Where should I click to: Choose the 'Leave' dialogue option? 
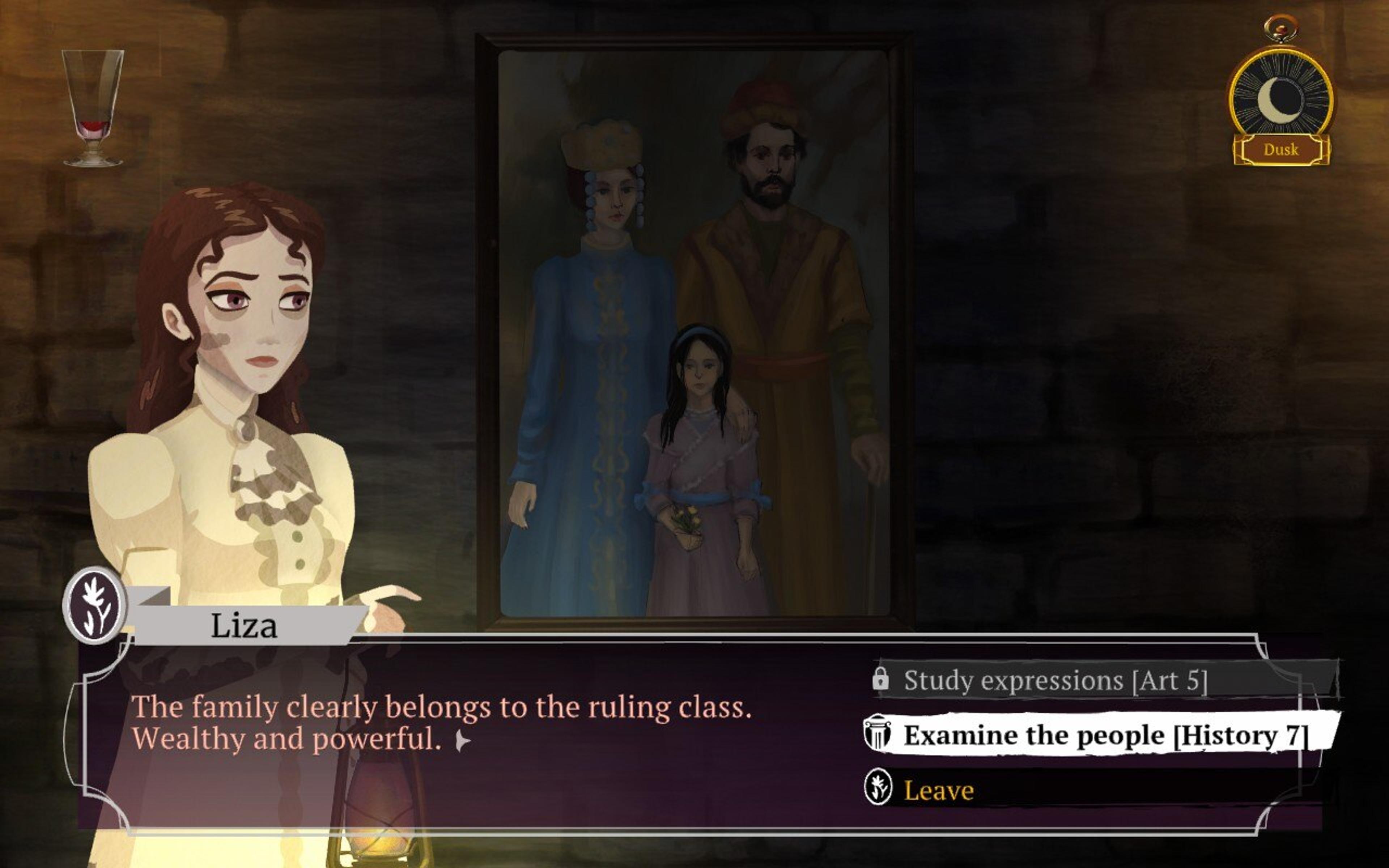[938, 791]
